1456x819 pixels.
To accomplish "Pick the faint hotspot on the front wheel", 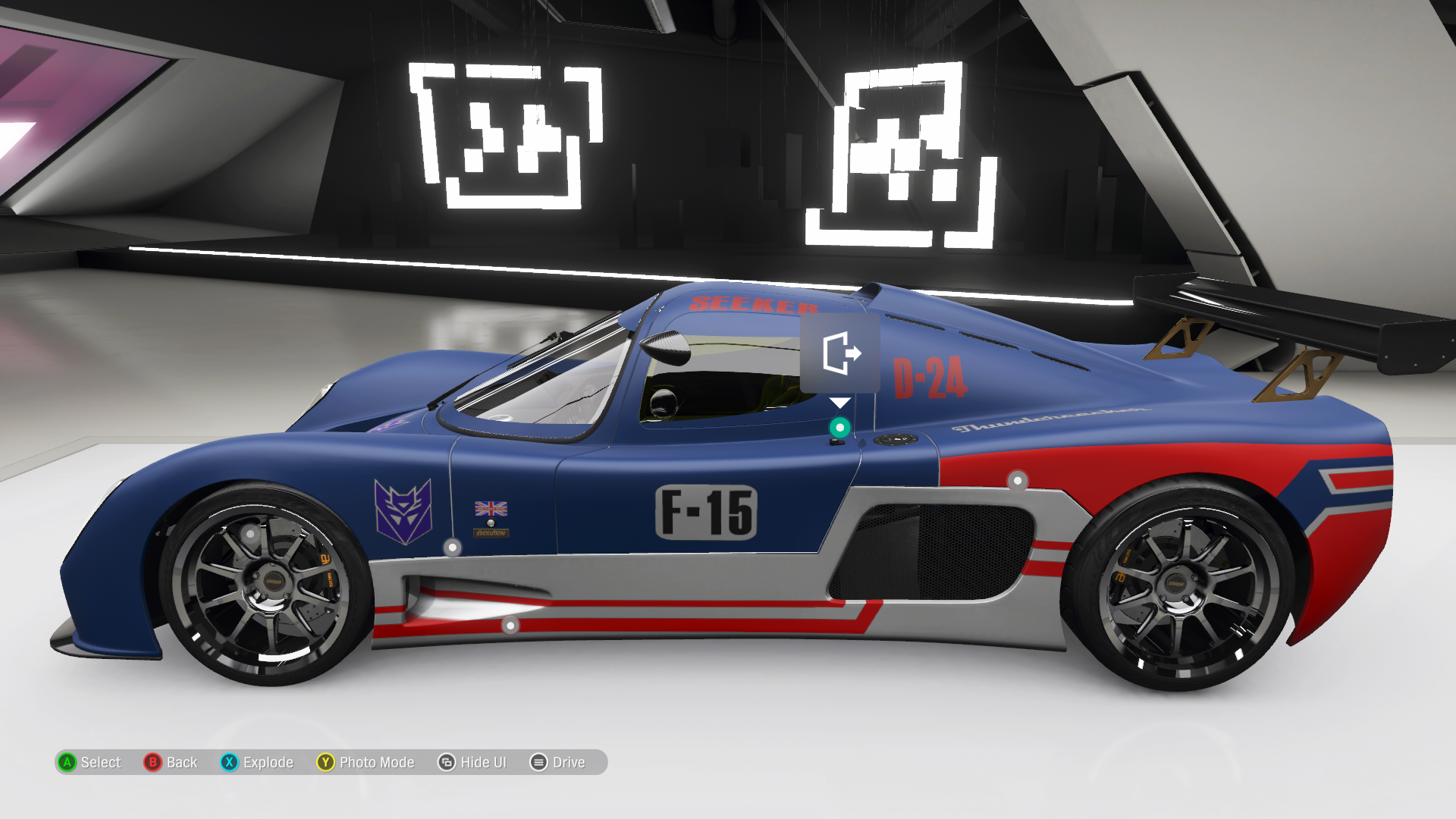I will [250, 534].
